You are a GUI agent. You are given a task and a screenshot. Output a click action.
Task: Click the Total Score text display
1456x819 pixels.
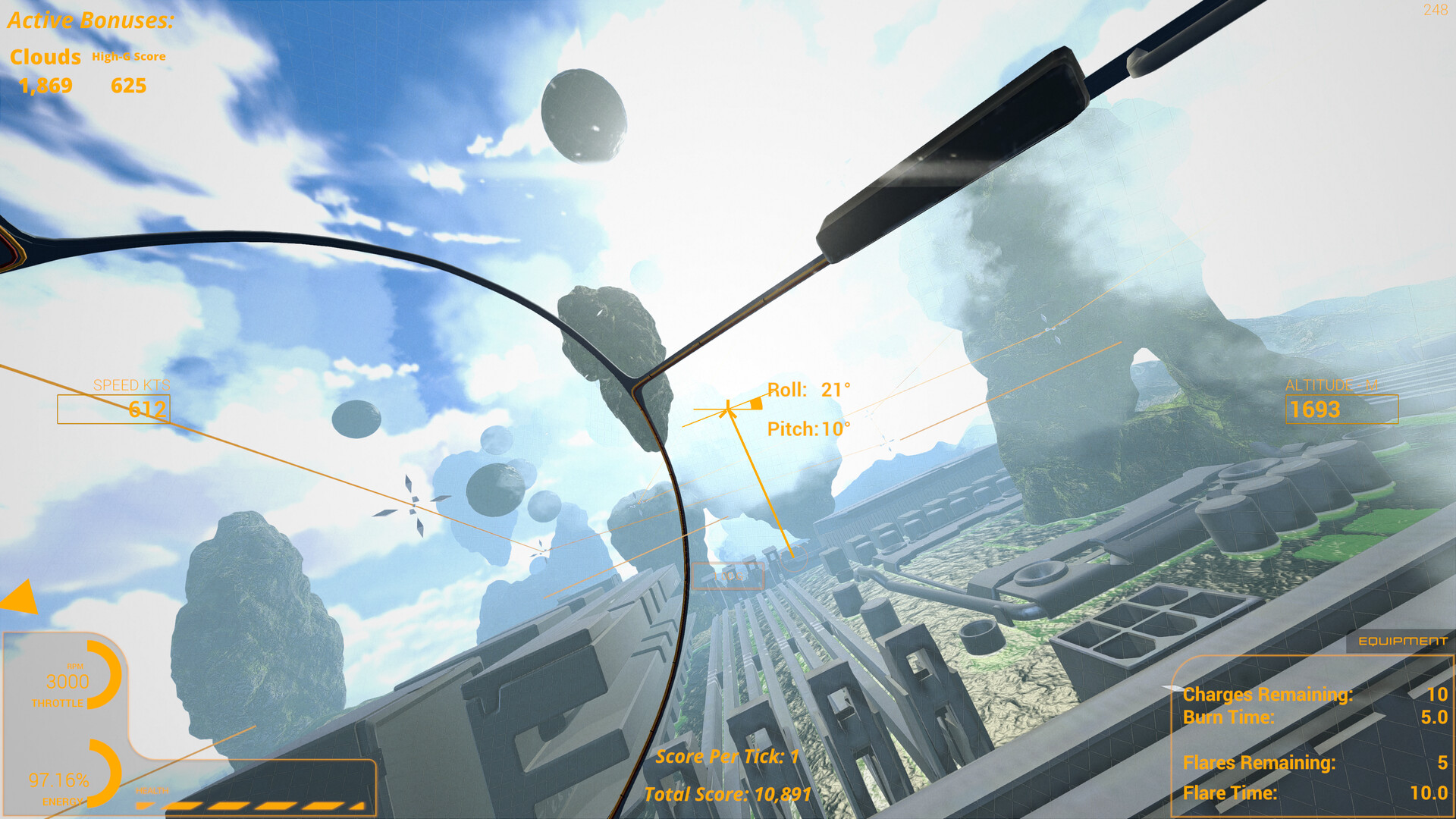pyautogui.click(x=726, y=795)
